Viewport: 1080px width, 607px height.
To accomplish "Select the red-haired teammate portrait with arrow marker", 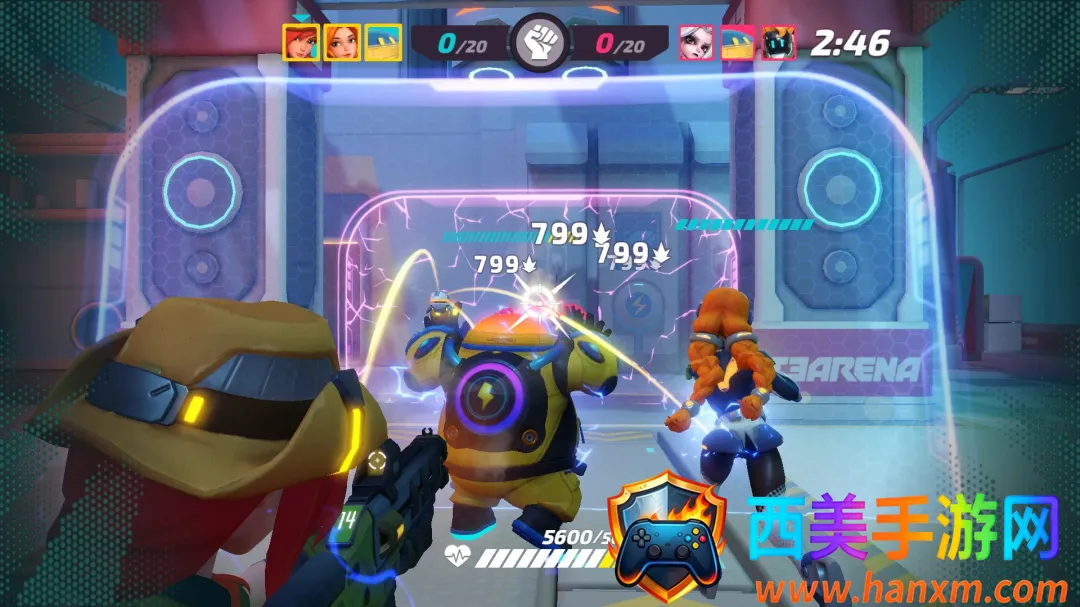I will [x=301, y=43].
